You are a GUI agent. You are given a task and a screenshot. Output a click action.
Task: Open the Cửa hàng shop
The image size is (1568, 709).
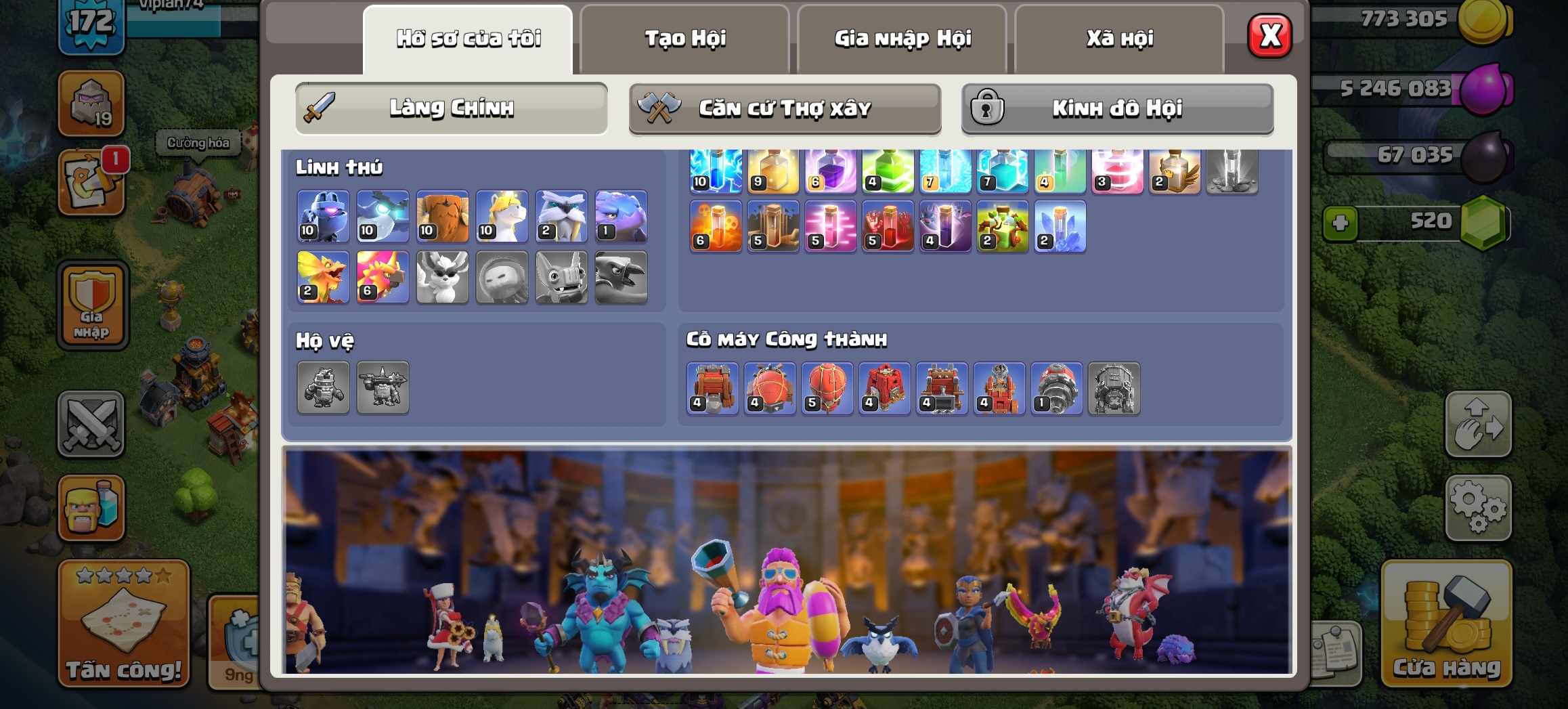1446,624
